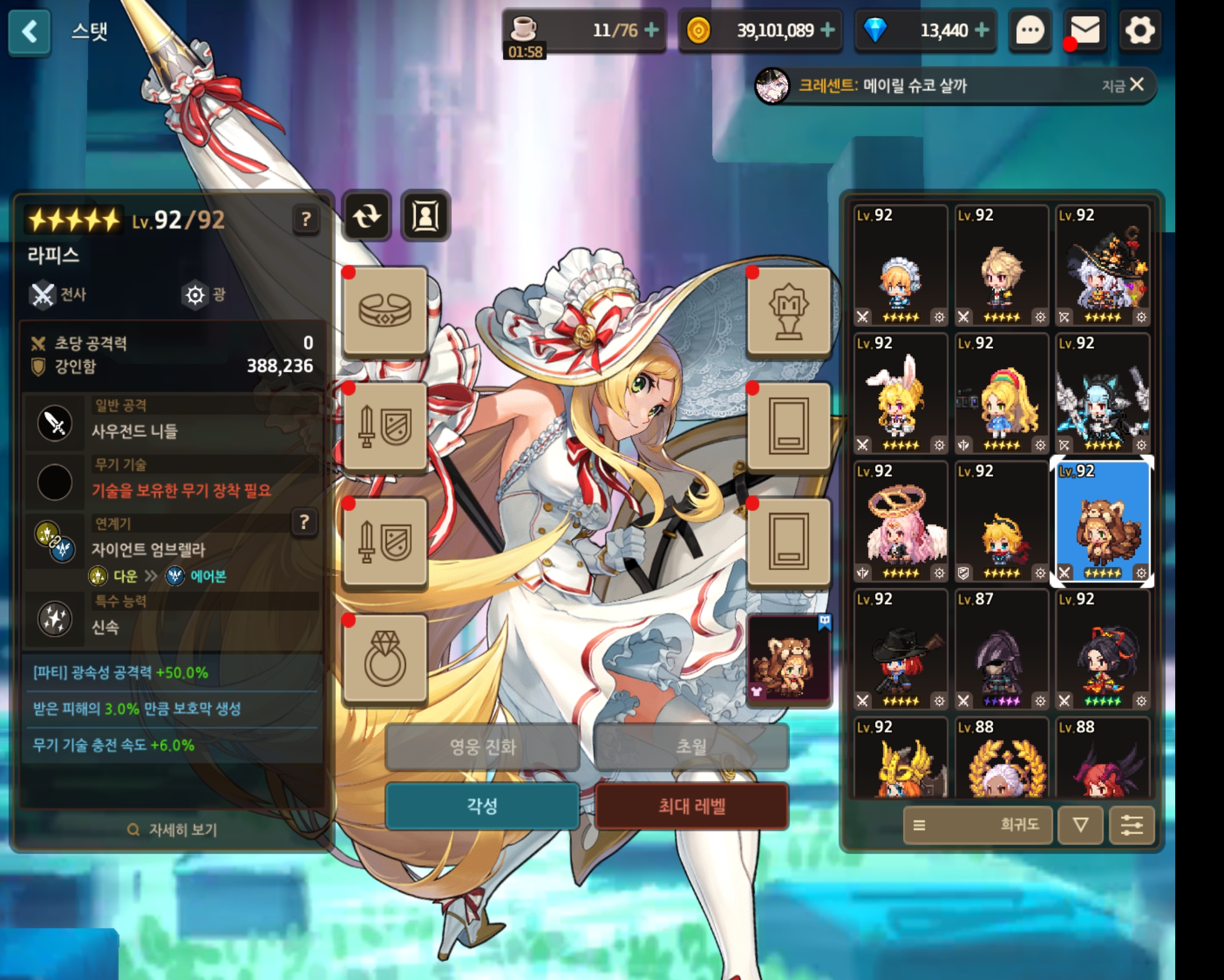
Task: Open the 희귀도 rarity sort dropdown
Action: pyautogui.click(x=977, y=824)
